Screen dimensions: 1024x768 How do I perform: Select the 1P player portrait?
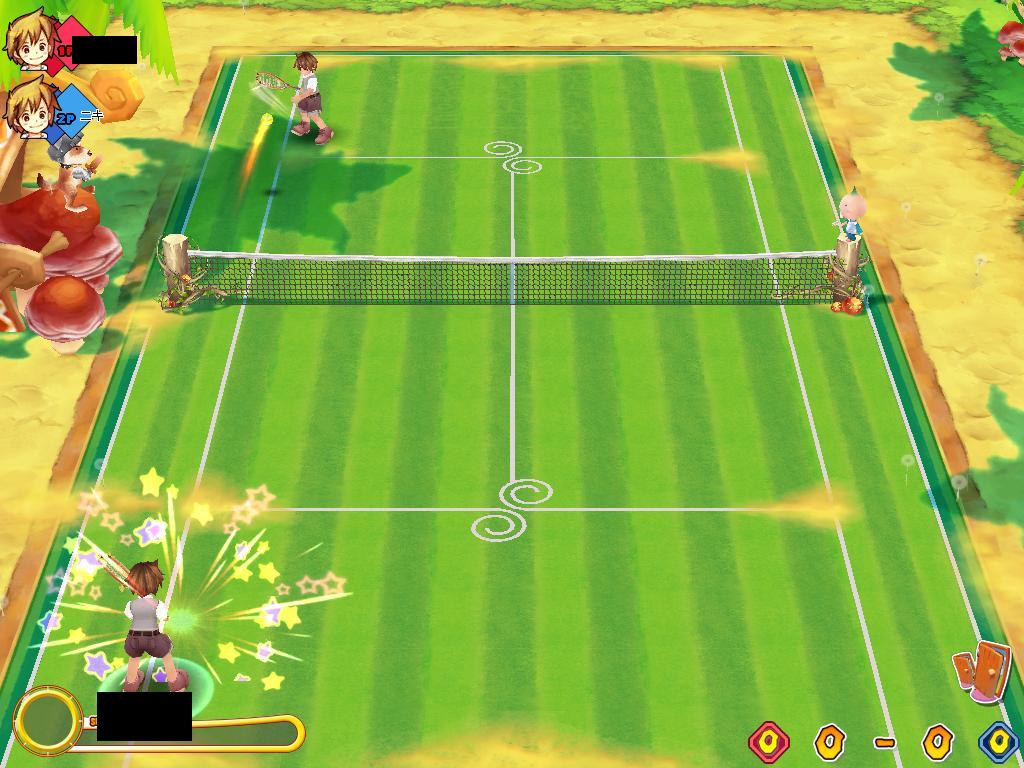pos(30,38)
